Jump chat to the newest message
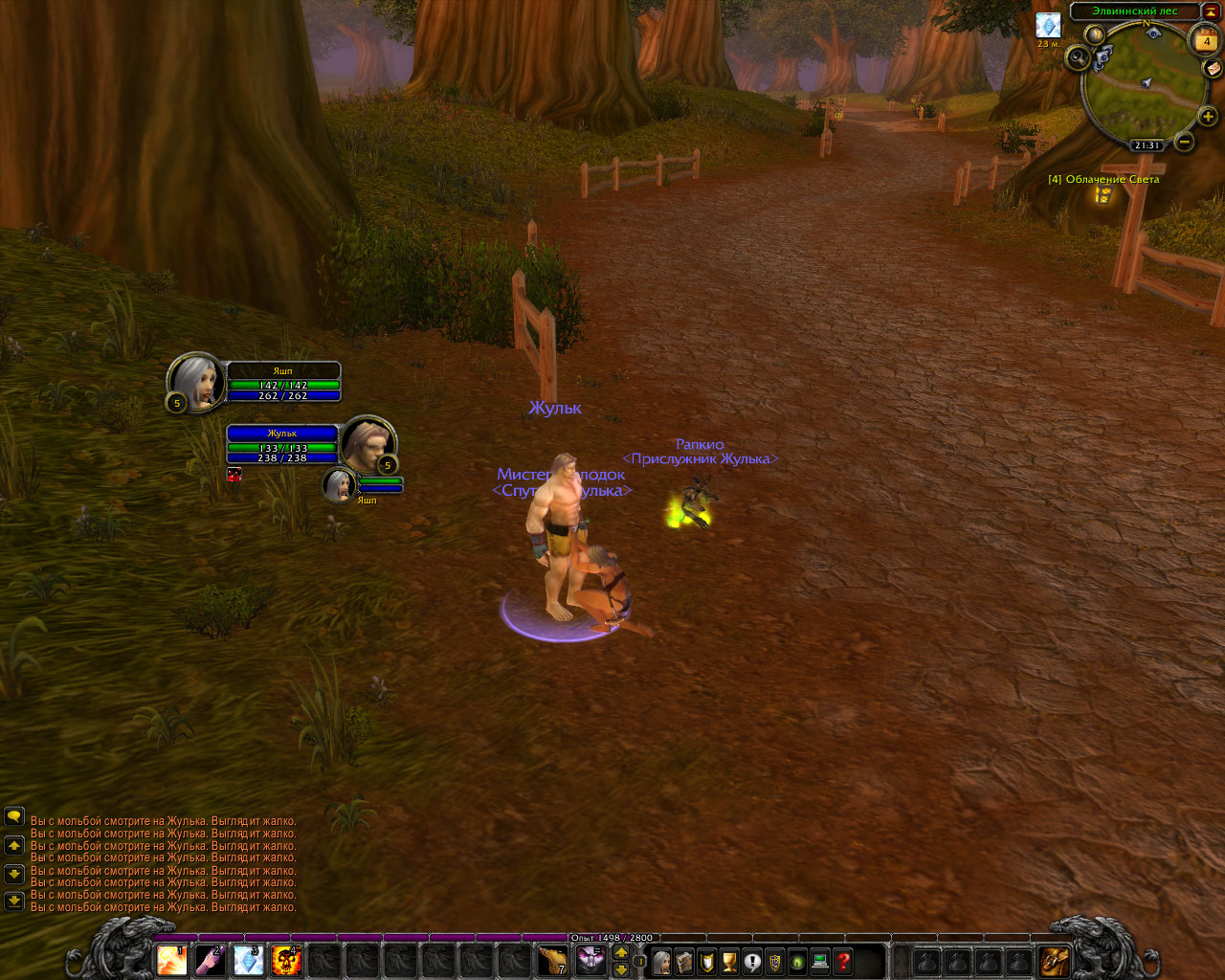Viewport: 1225px width, 980px height. (14, 901)
